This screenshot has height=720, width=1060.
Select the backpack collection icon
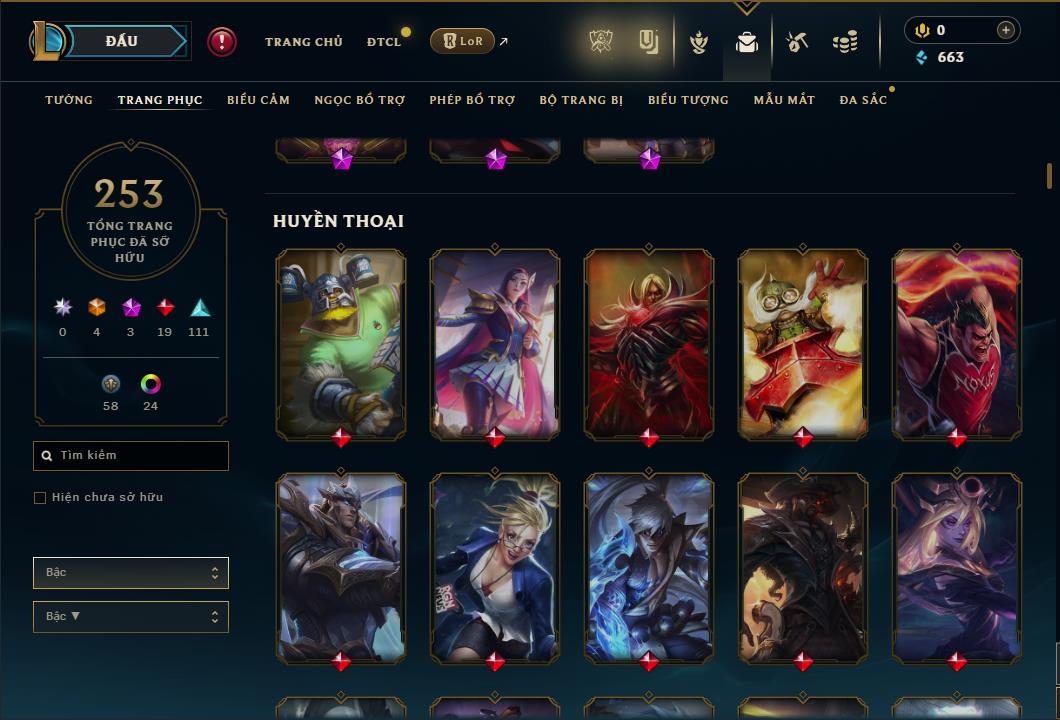click(747, 42)
